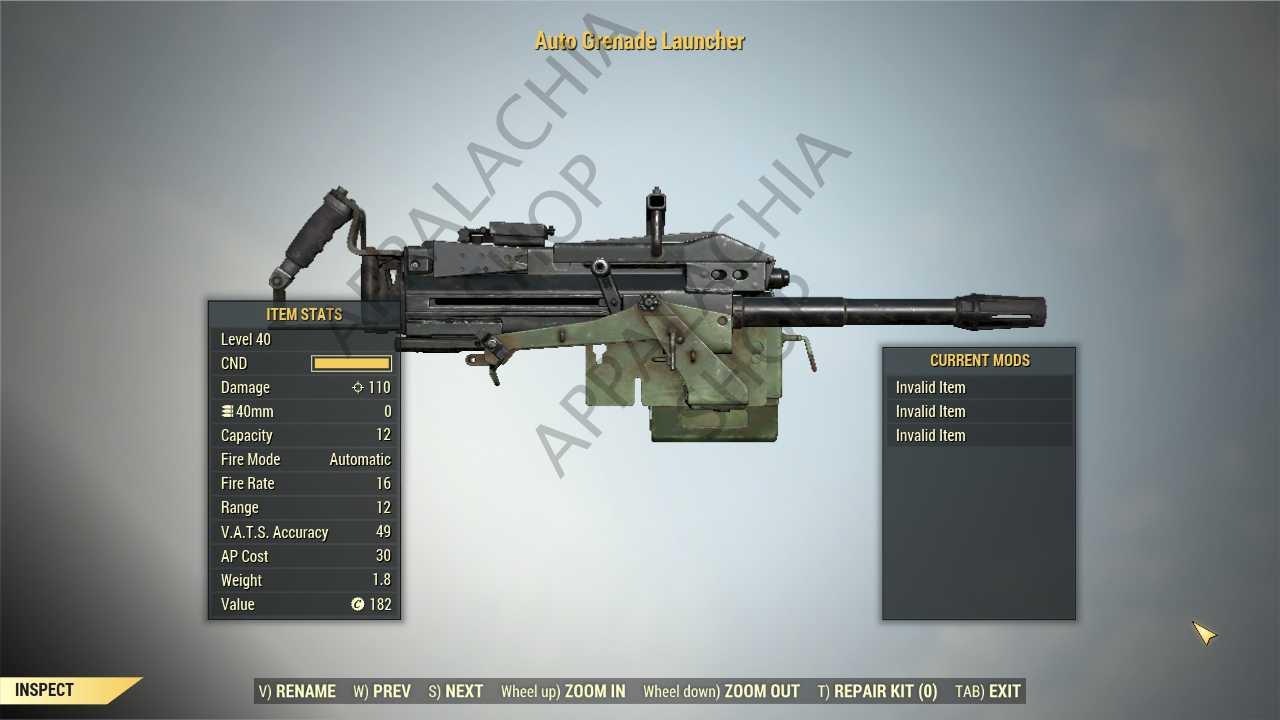Go to the PREV item

click(x=382, y=691)
